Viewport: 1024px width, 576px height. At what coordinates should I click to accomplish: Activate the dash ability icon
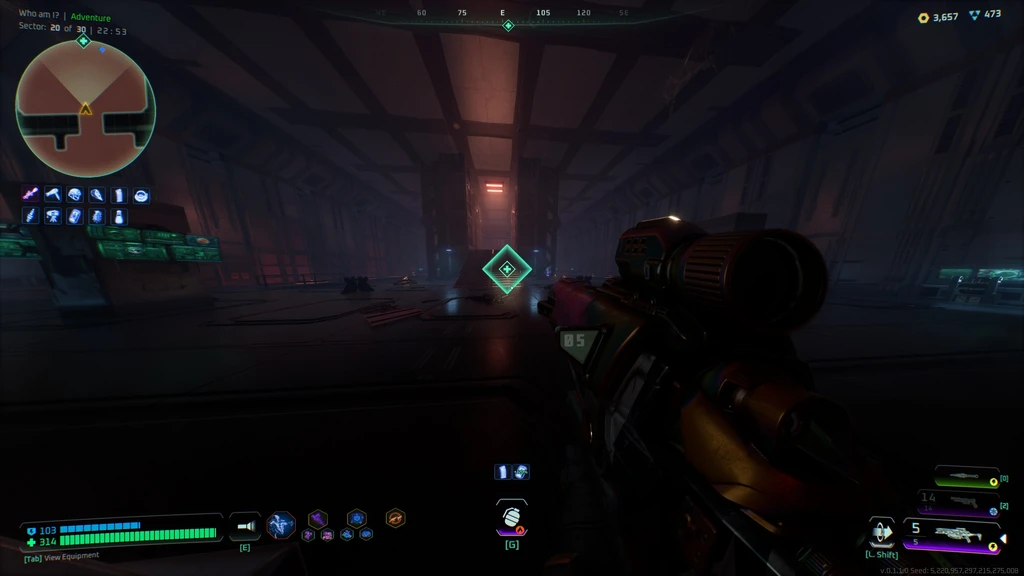click(881, 531)
